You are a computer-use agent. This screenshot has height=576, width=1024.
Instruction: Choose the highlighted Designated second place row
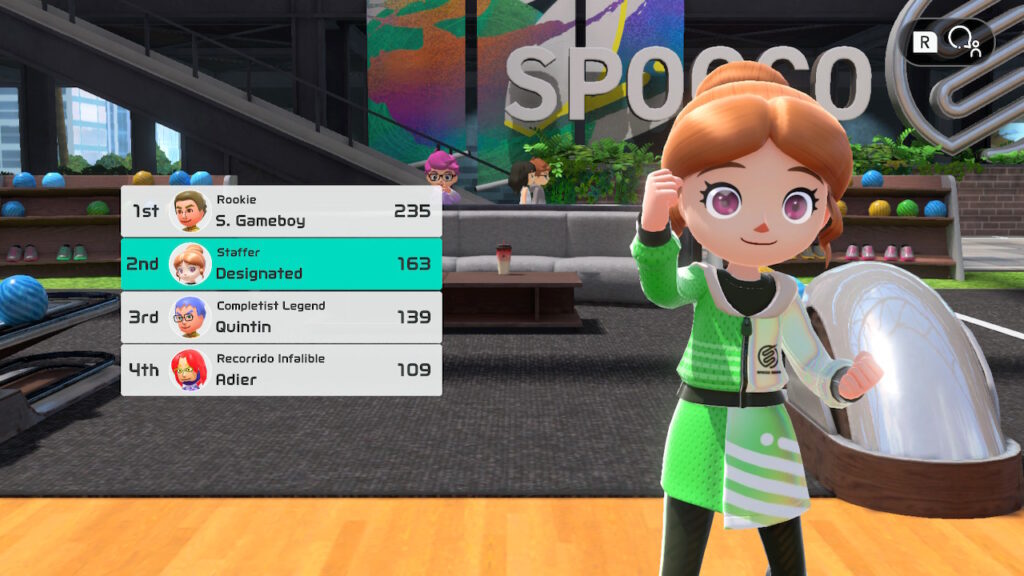click(281, 264)
